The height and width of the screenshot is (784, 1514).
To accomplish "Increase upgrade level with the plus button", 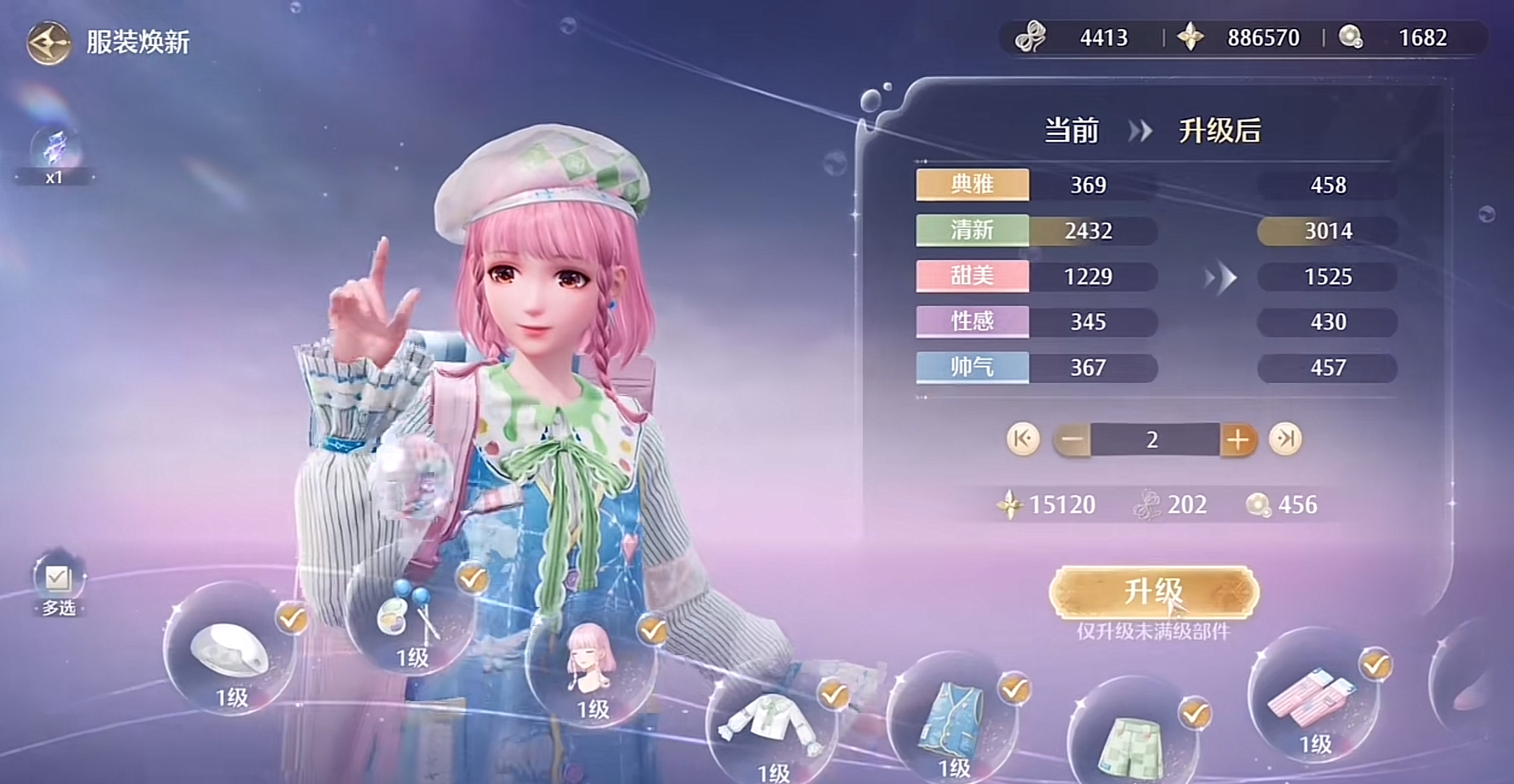I will 1238,440.
